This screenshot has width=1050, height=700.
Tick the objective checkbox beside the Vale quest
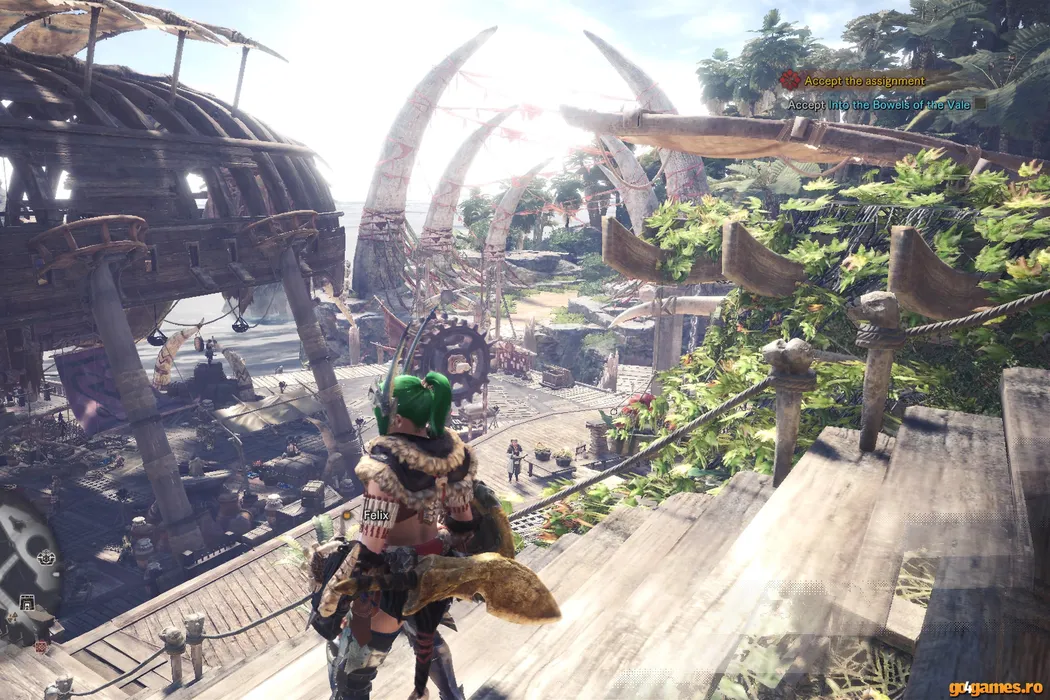click(980, 103)
